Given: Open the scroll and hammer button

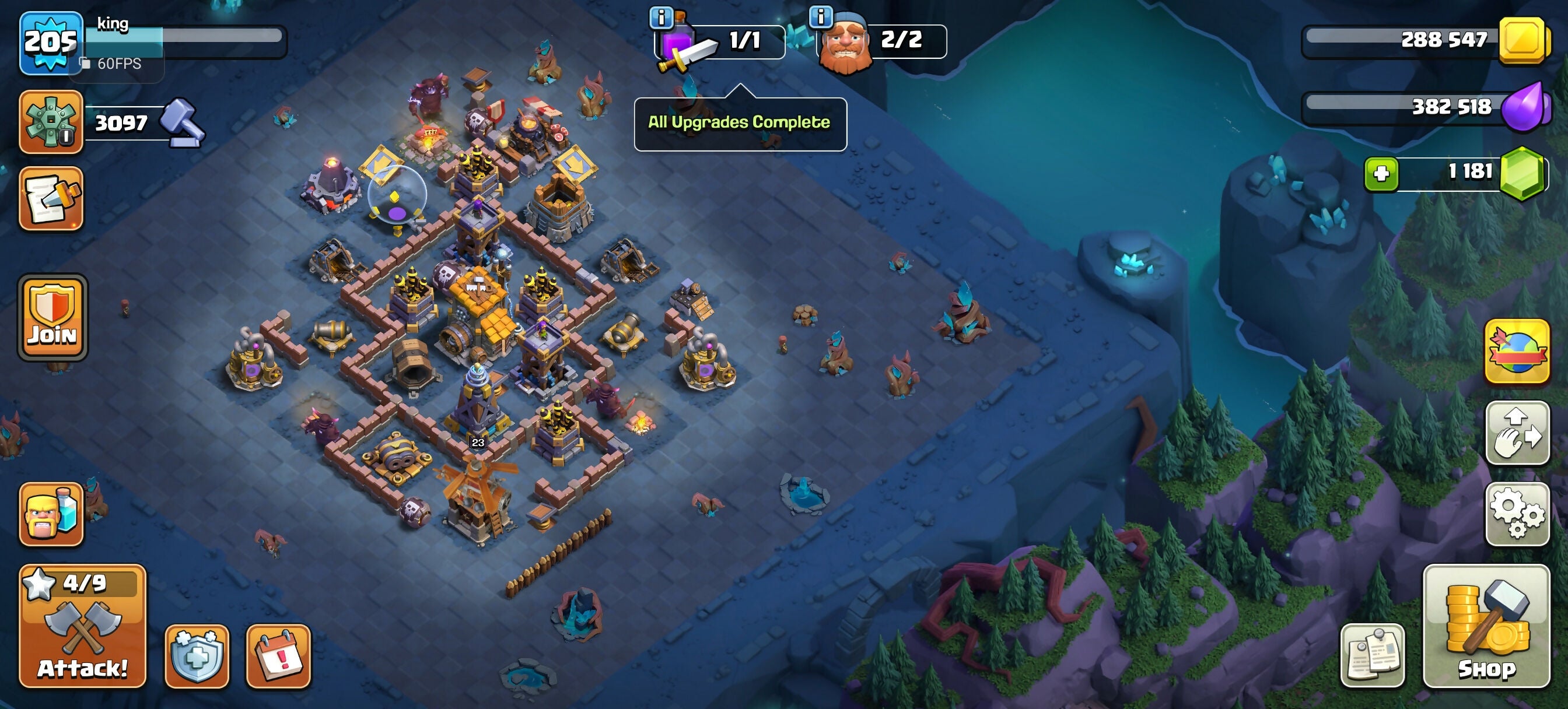Looking at the screenshot, I should tap(51, 198).
